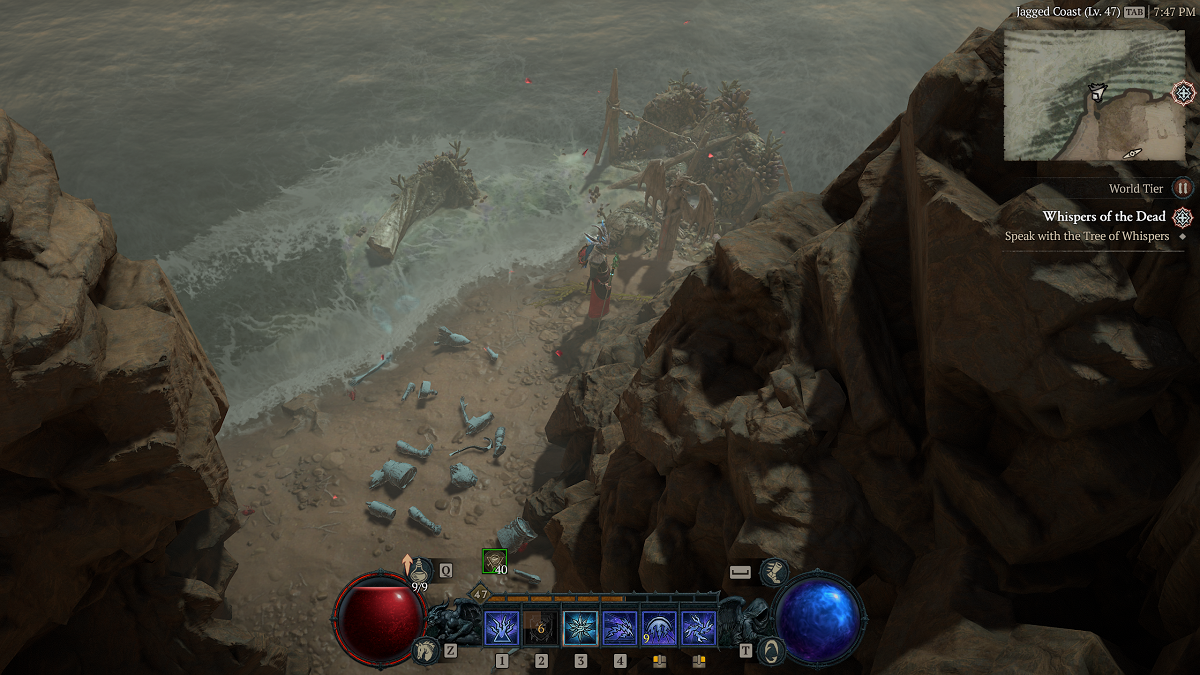Open the town portal icon
Viewport: 1200px width, 675px height.
(769, 650)
